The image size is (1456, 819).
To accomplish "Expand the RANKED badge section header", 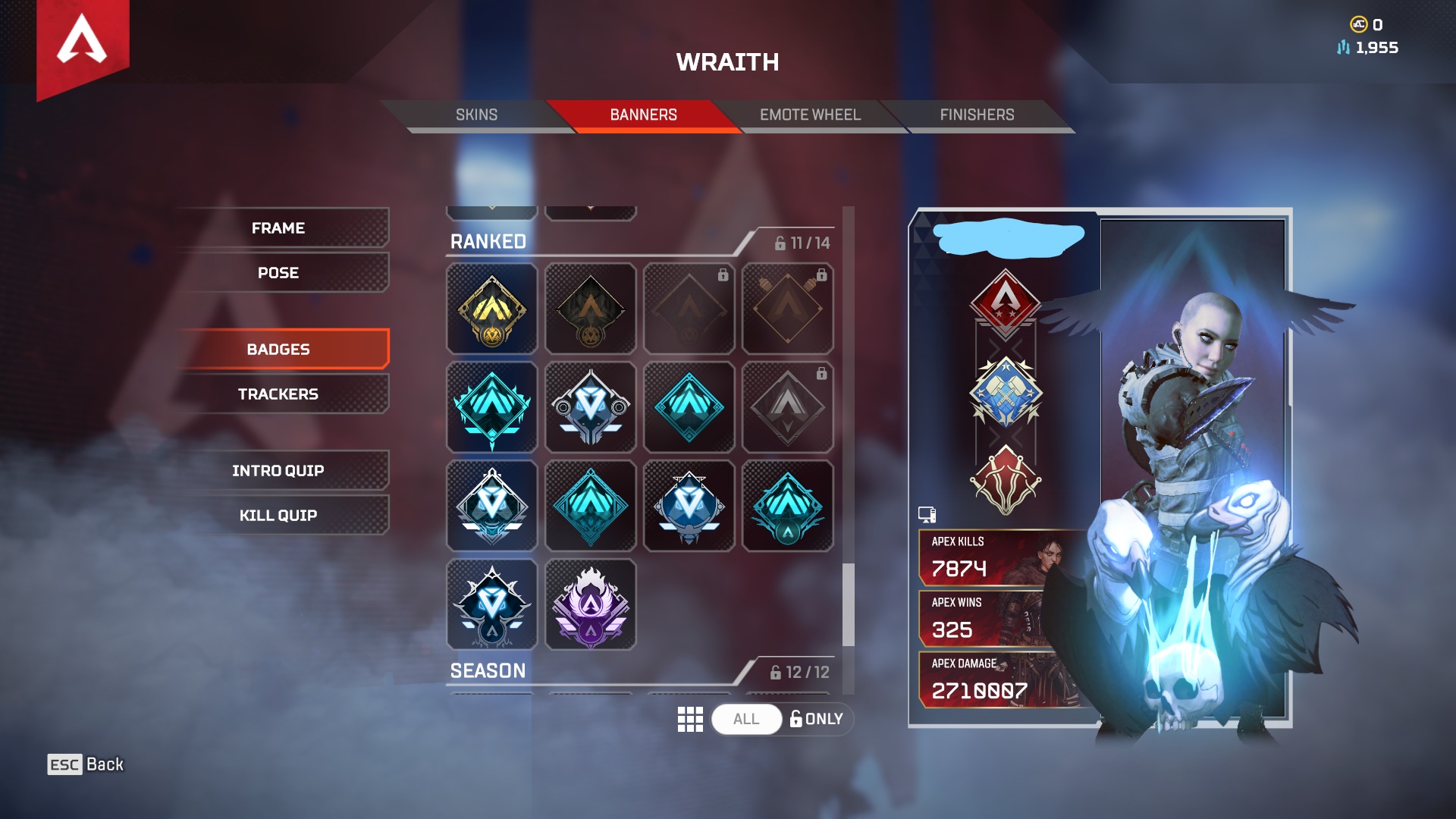I will point(488,241).
